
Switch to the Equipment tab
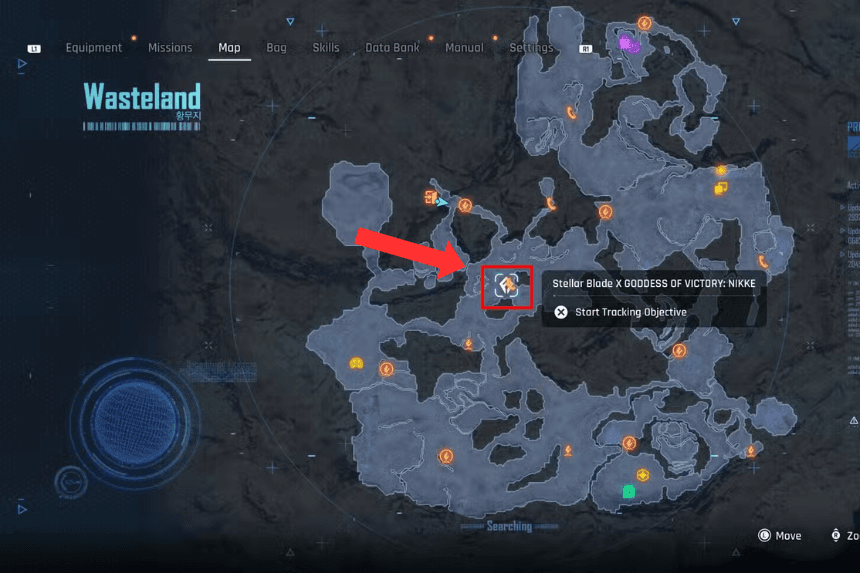[93, 48]
